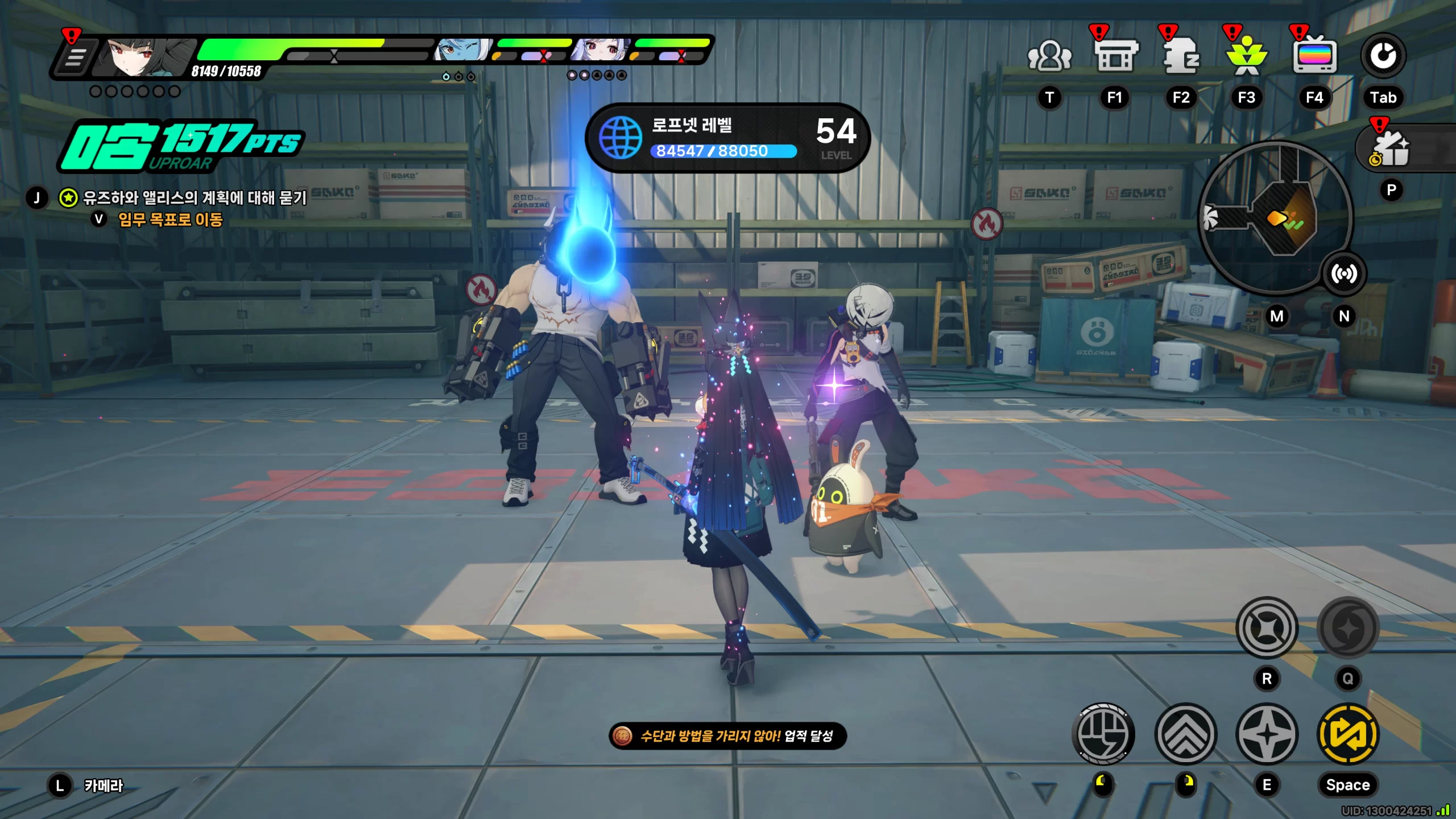Select the tracked quest objective text
Viewport: 1456px width, 819px height.
[x=195, y=198]
